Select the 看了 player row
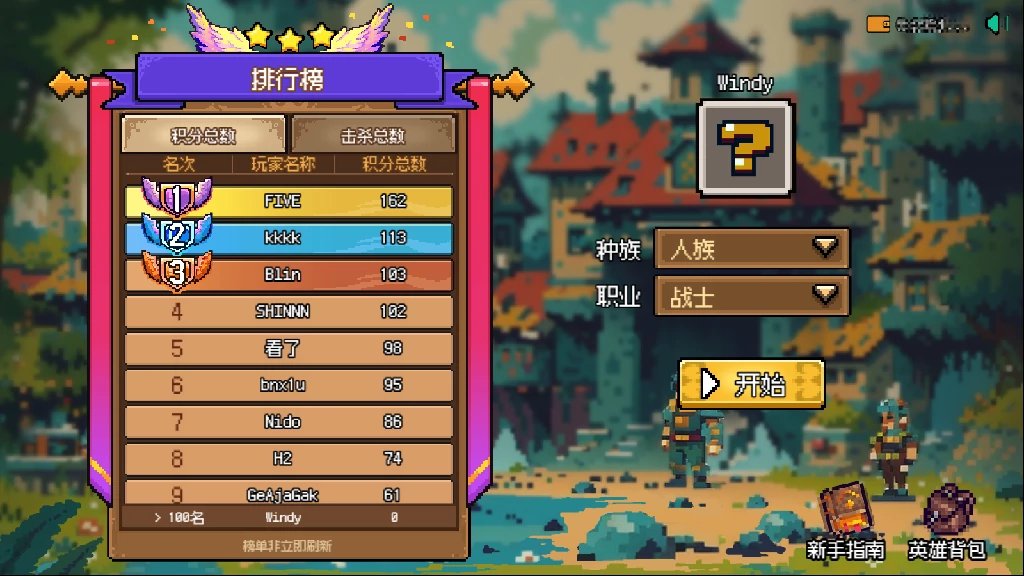 (x=288, y=348)
